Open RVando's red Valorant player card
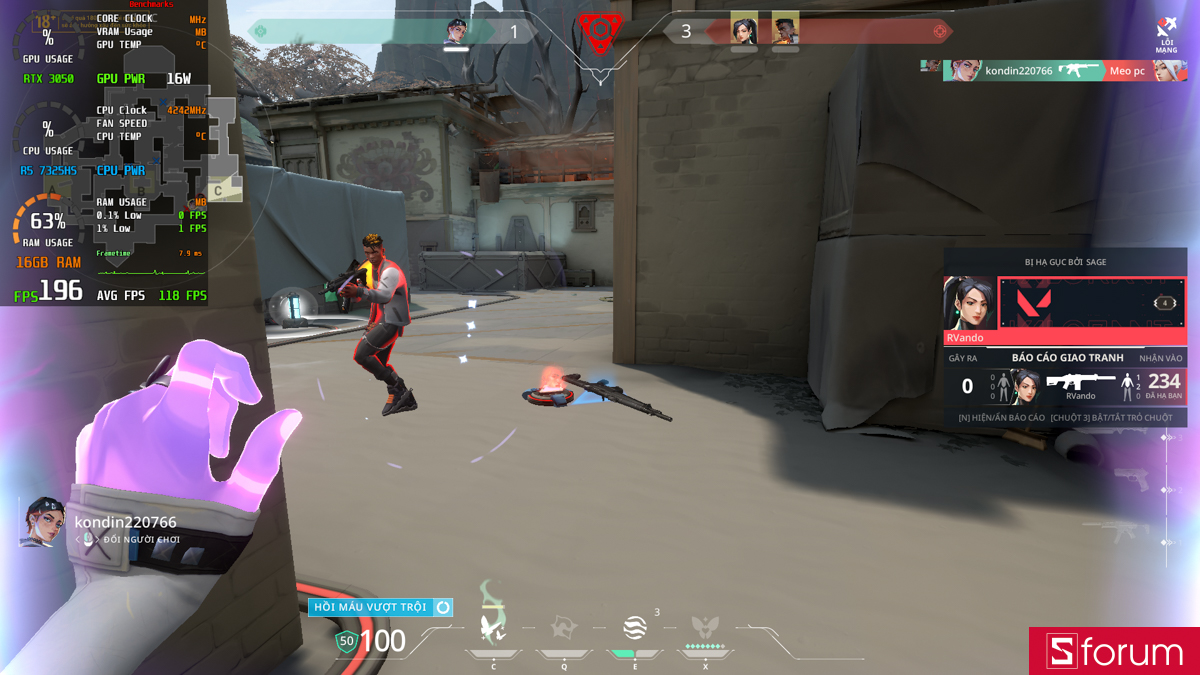 (x=1093, y=303)
